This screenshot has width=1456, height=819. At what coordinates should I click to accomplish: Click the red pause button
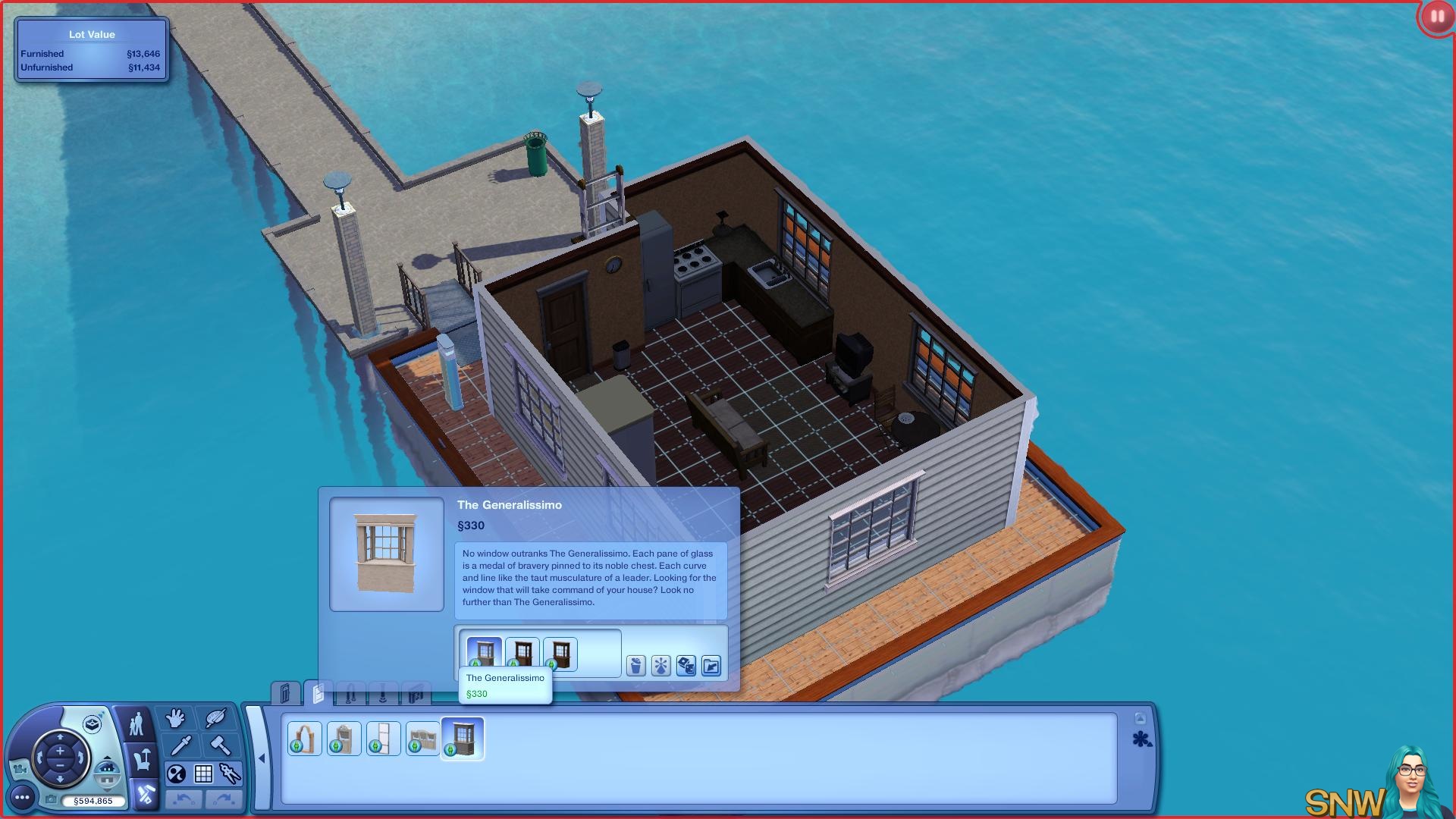pyautogui.click(x=1437, y=17)
